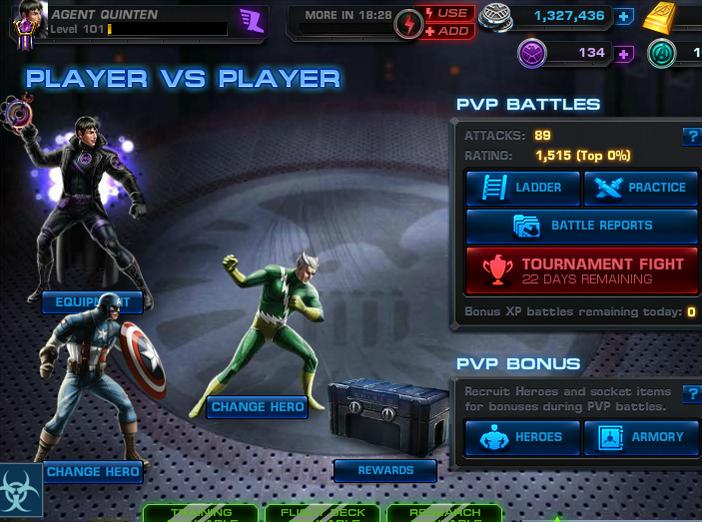Enter the Tournament Fight
The image size is (702, 522).
(581, 271)
